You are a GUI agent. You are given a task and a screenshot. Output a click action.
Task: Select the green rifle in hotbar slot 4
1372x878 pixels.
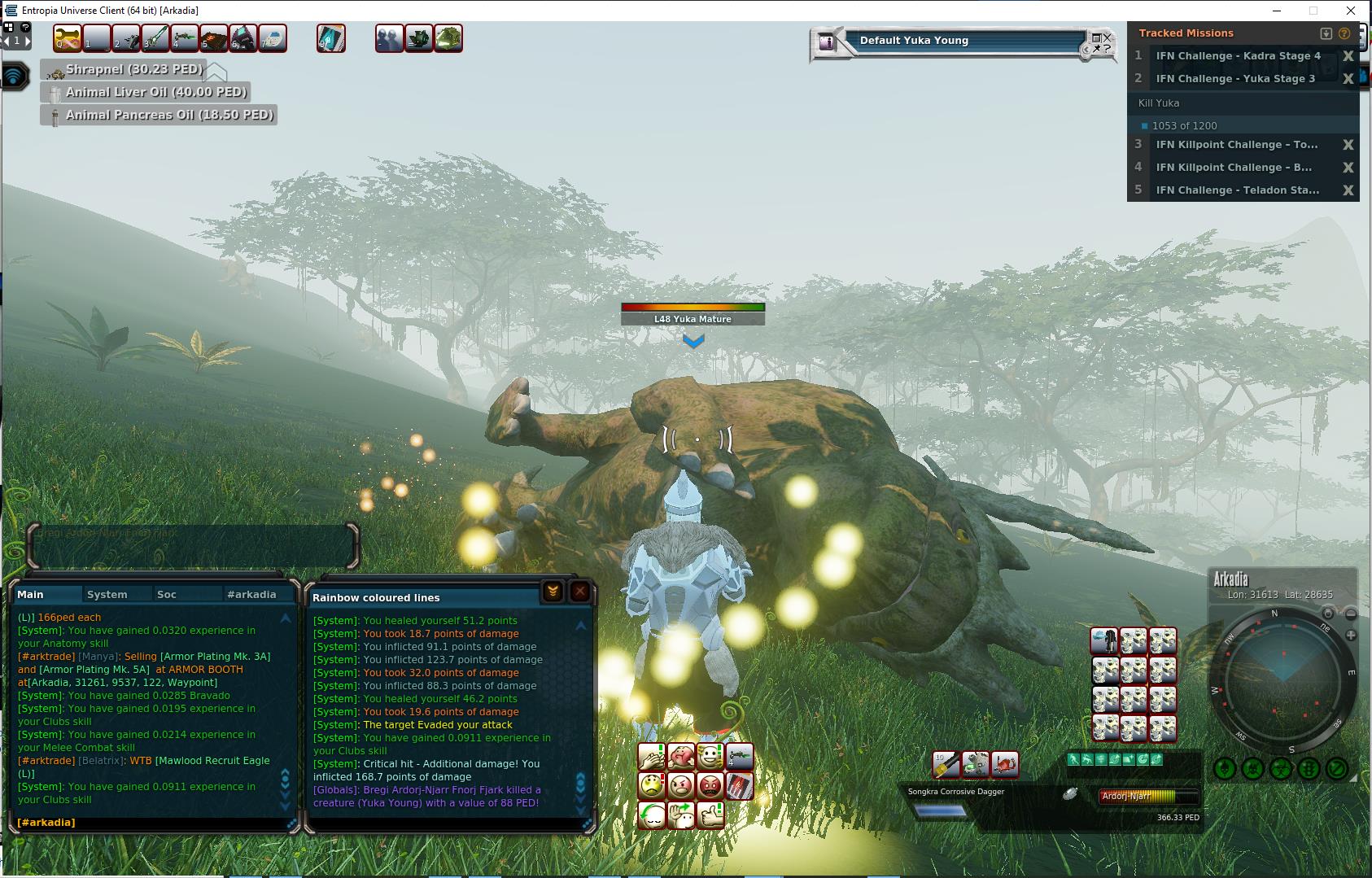point(185,38)
